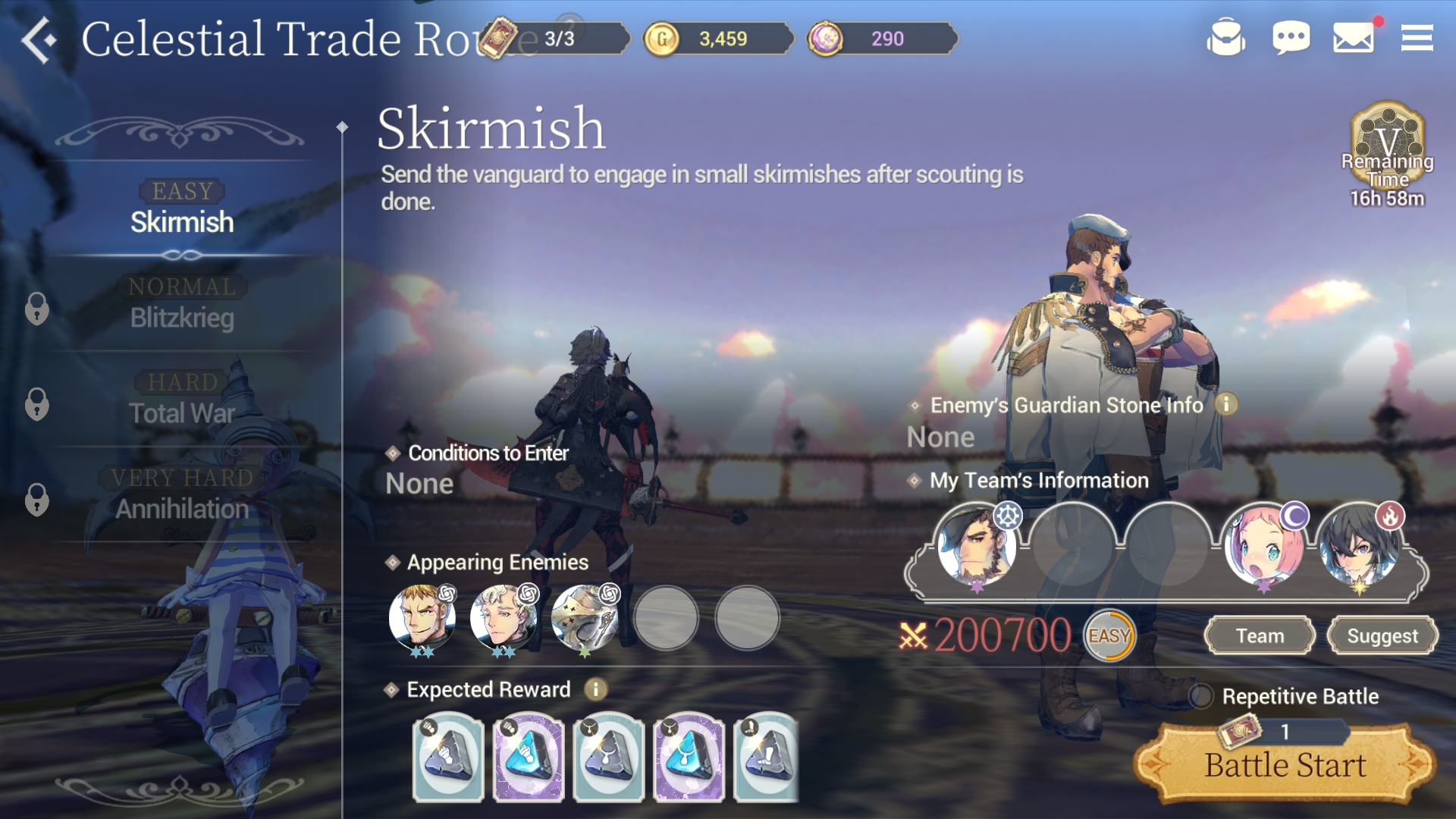Go back with the arrow button
This screenshot has width=1456, height=819.
tap(39, 39)
